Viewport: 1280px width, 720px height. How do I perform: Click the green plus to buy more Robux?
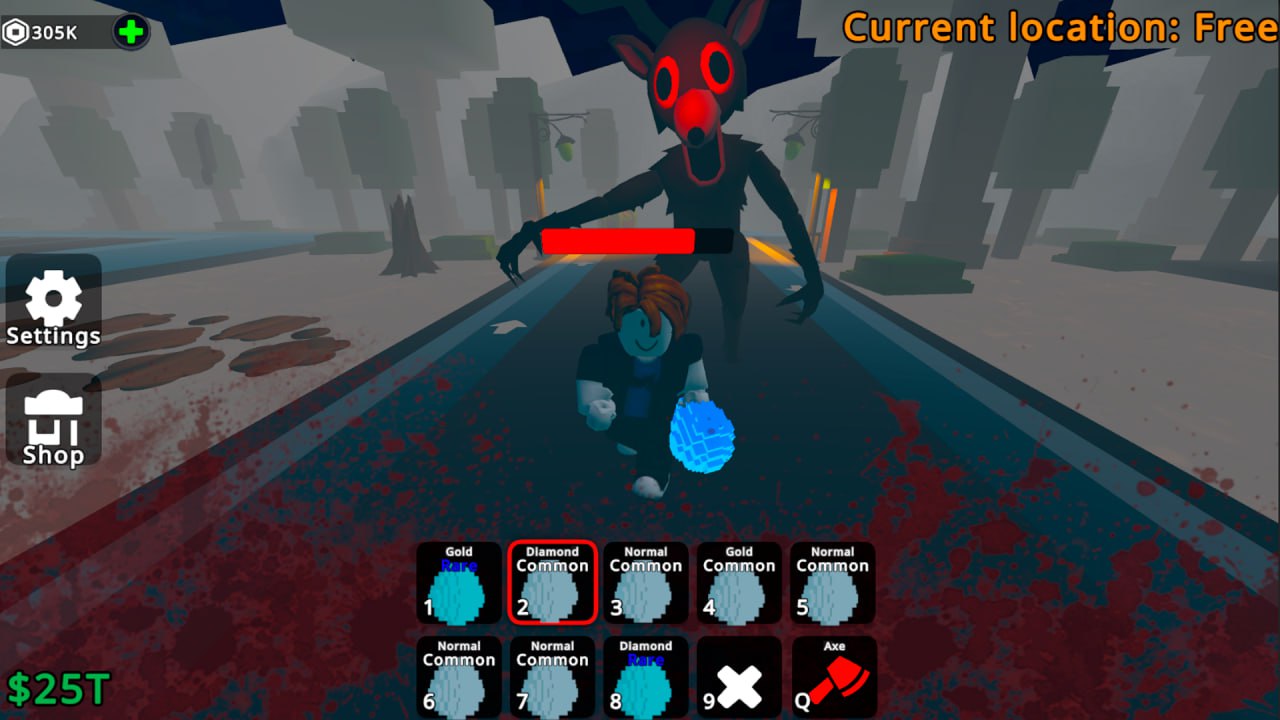130,31
